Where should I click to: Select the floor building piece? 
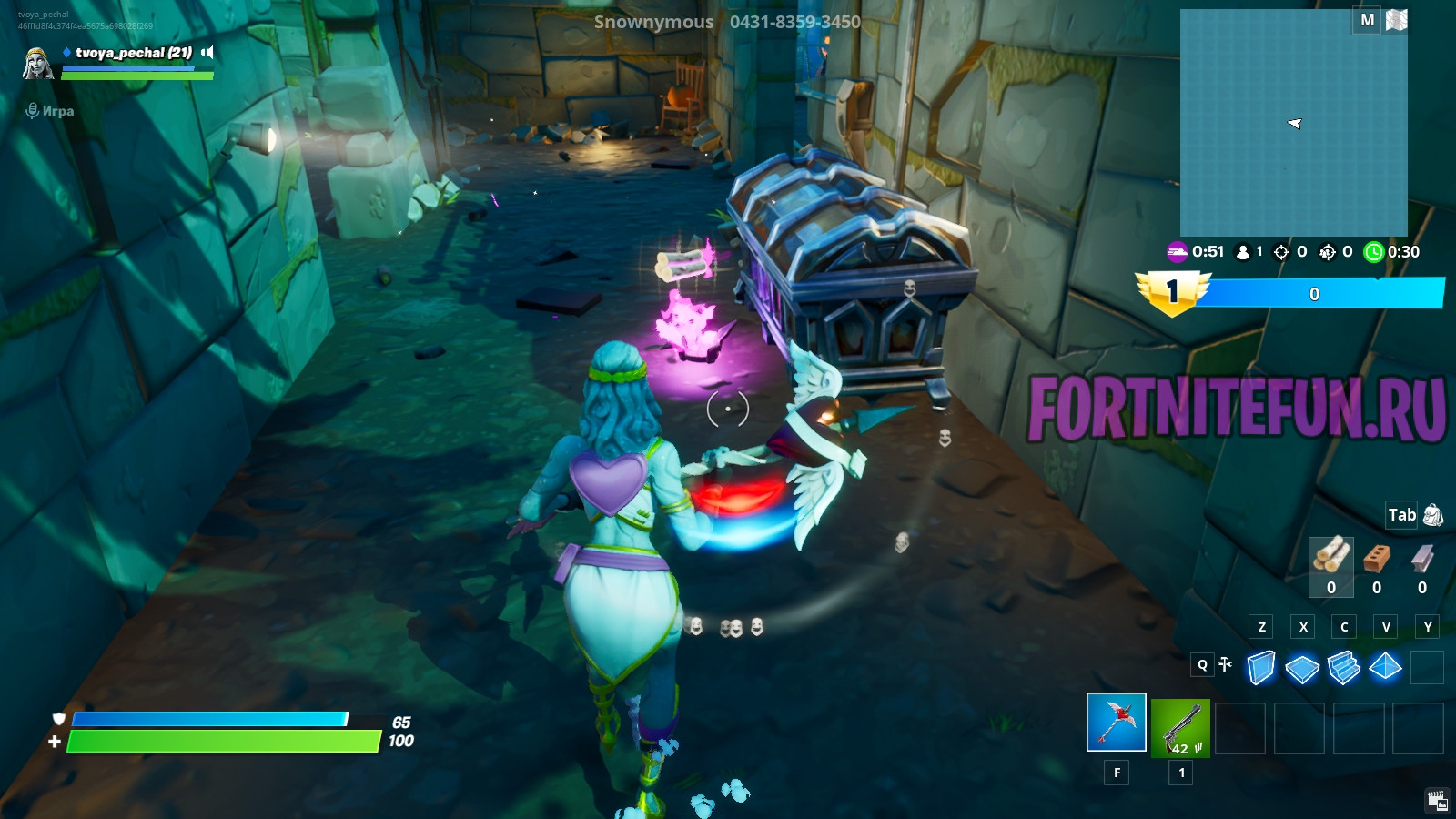point(1302,669)
